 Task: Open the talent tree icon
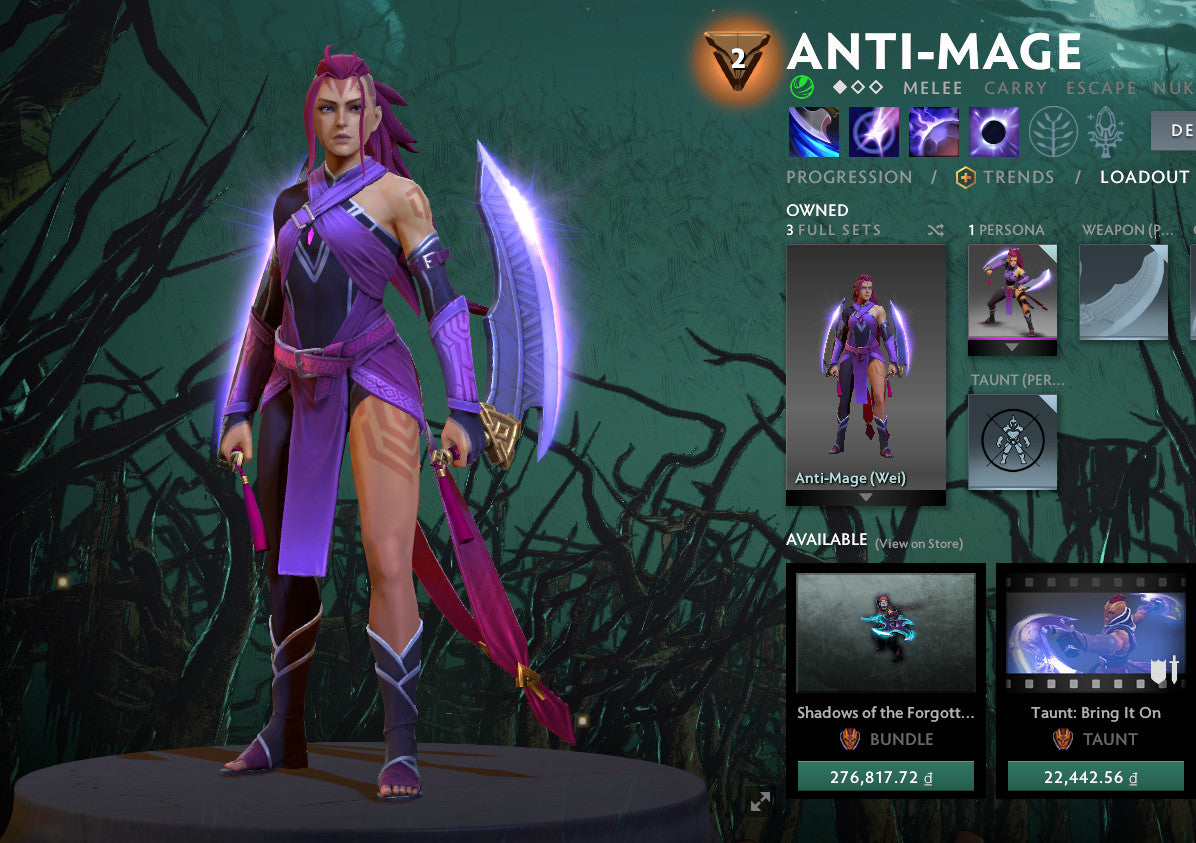pos(1054,132)
